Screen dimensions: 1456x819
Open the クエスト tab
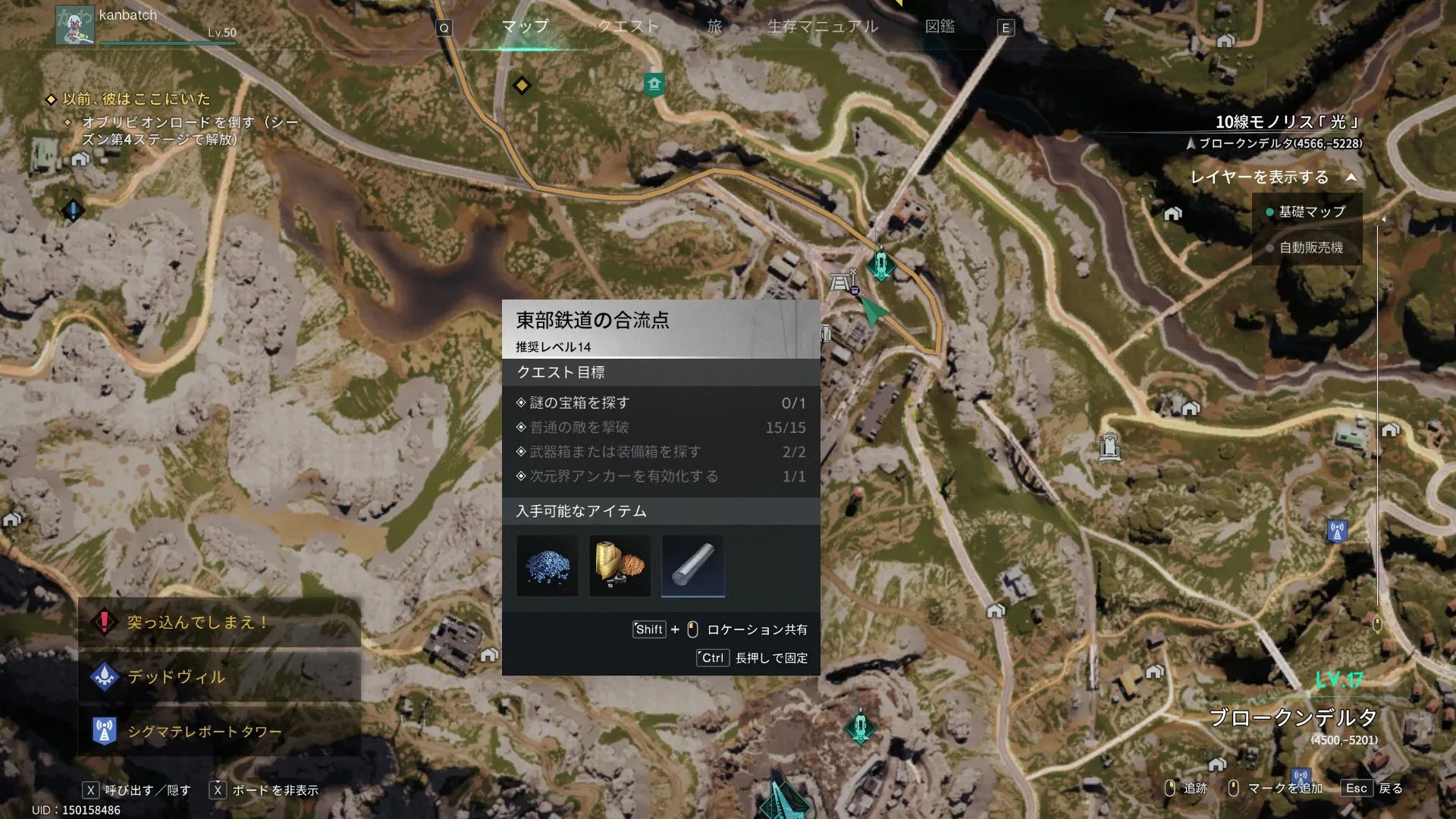(x=628, y=27)
